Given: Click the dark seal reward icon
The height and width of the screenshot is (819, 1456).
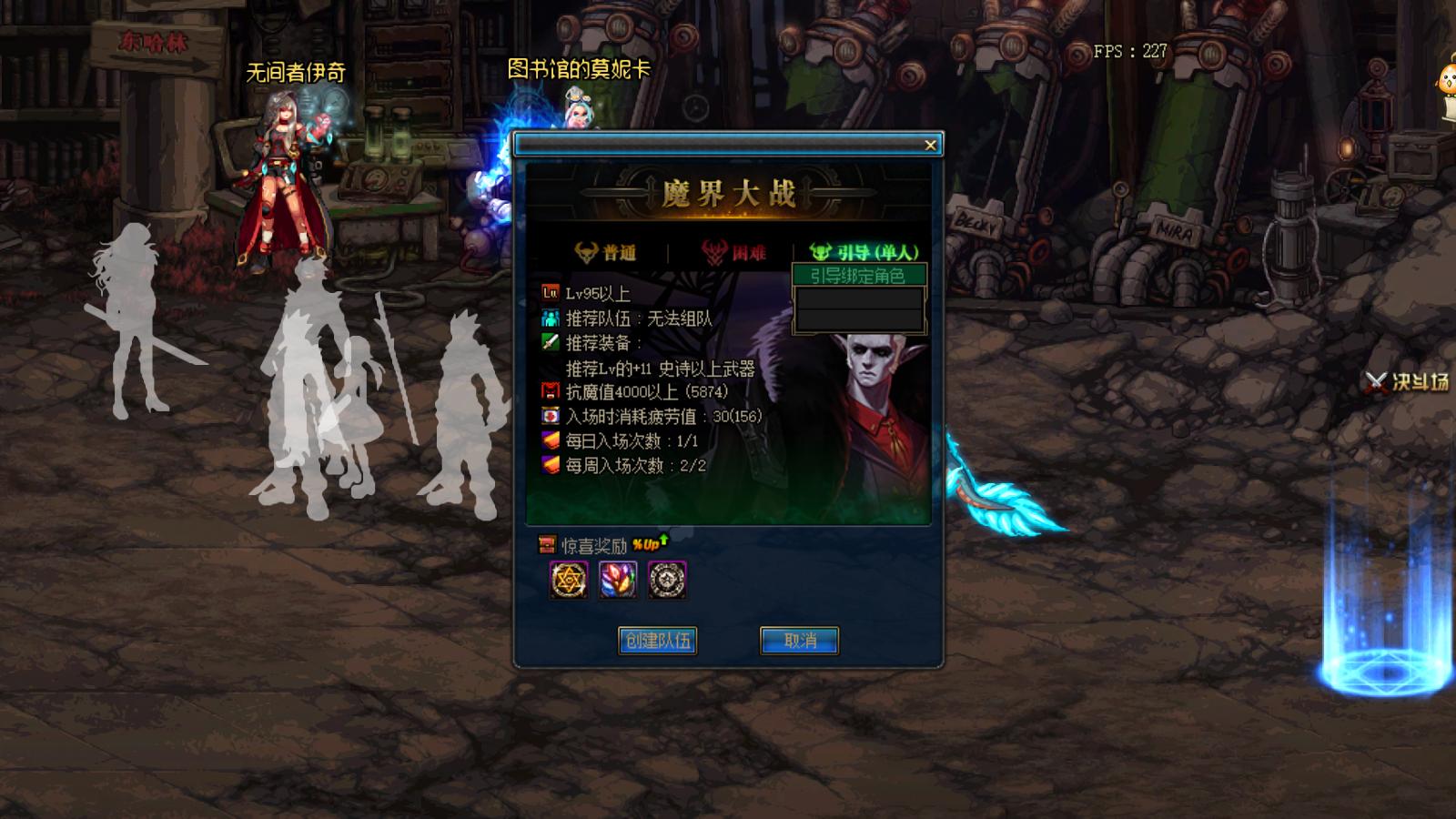Looking at the screenshot, I should tap(667, 580).
